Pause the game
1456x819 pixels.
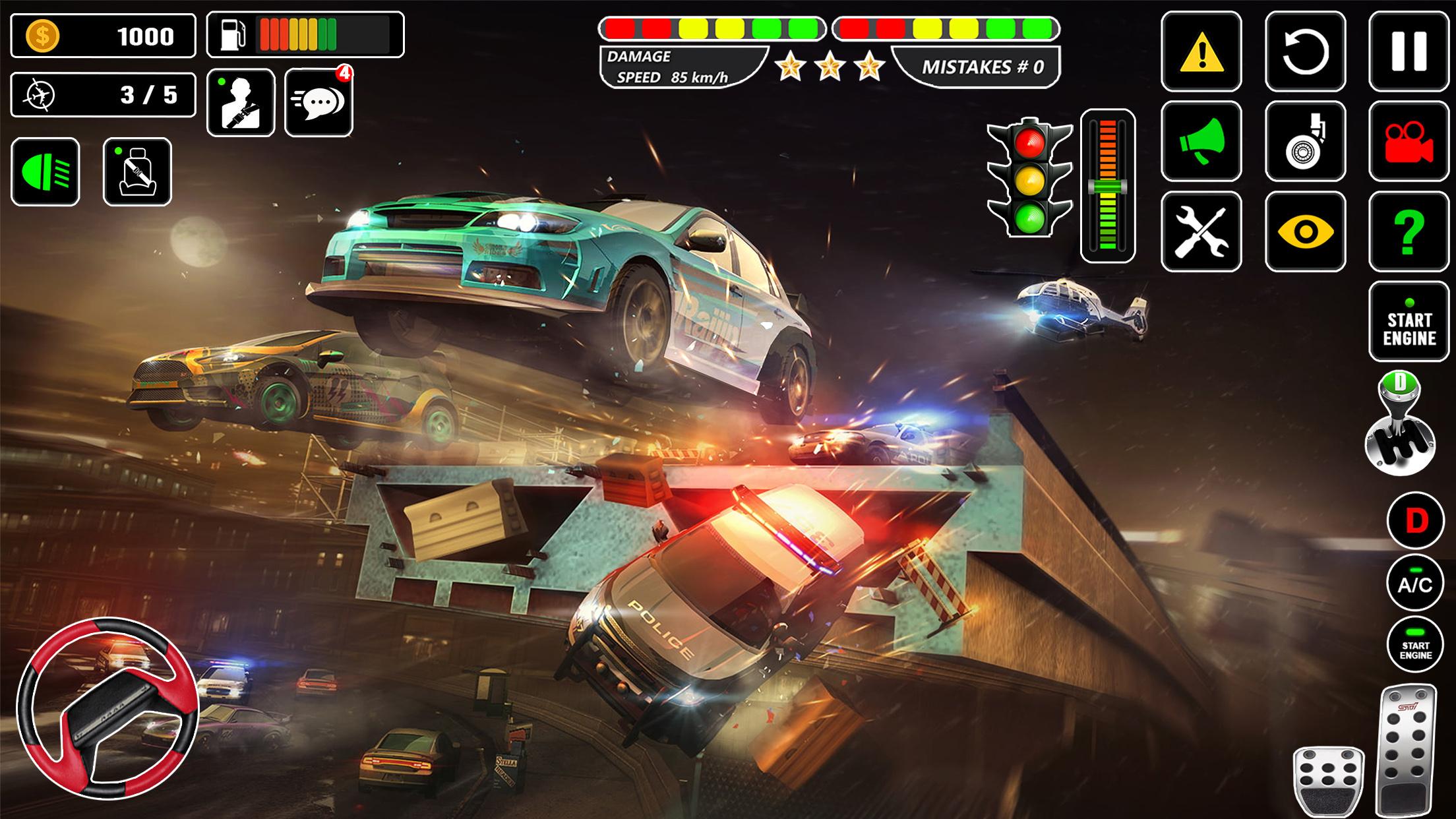click(1409, 51)
